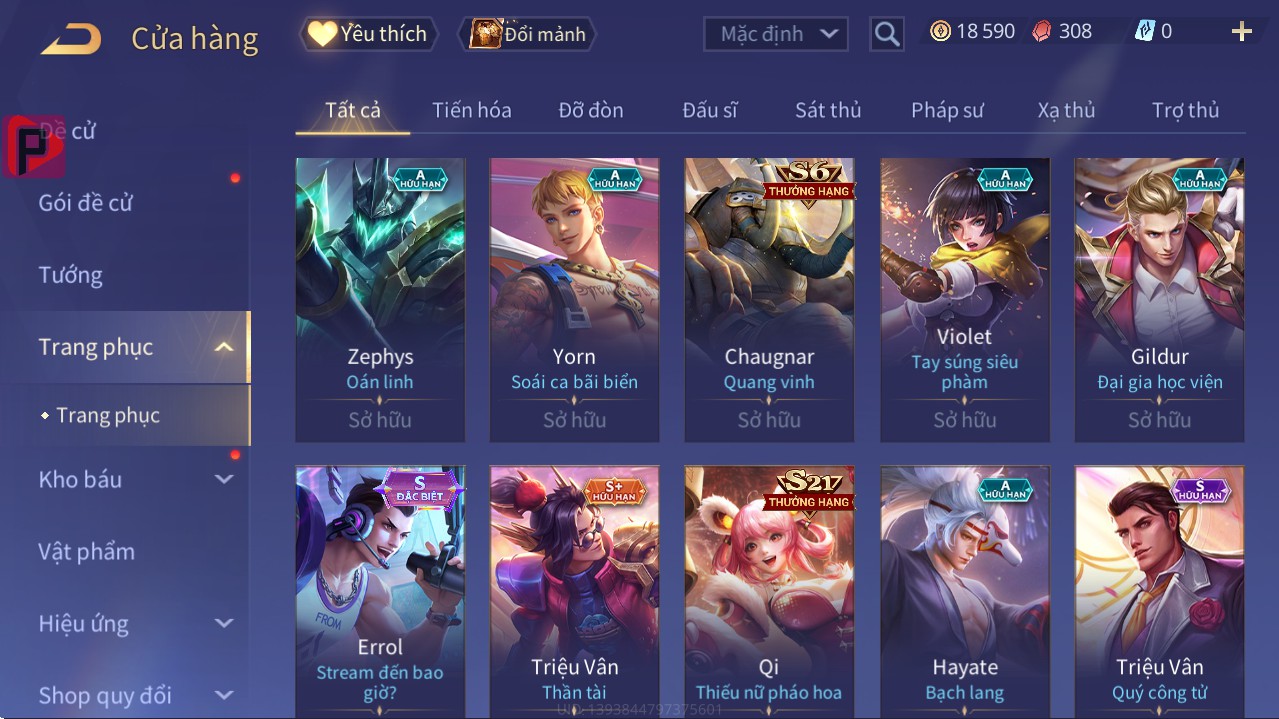
Task: Click the magnifying glass search button
Action: click(887, 34)
